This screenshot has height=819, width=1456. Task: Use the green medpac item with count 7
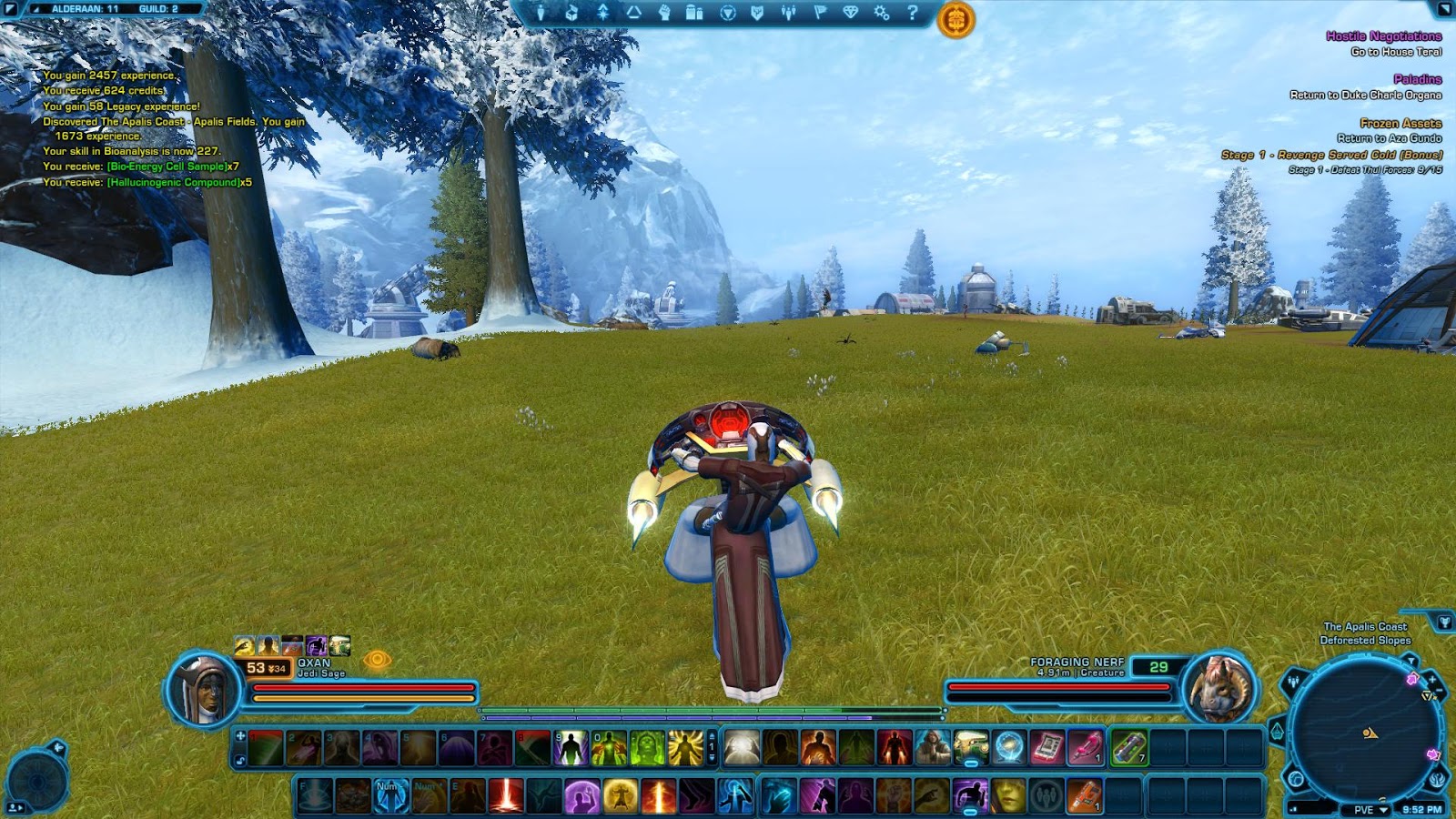tap(1128, 748)
